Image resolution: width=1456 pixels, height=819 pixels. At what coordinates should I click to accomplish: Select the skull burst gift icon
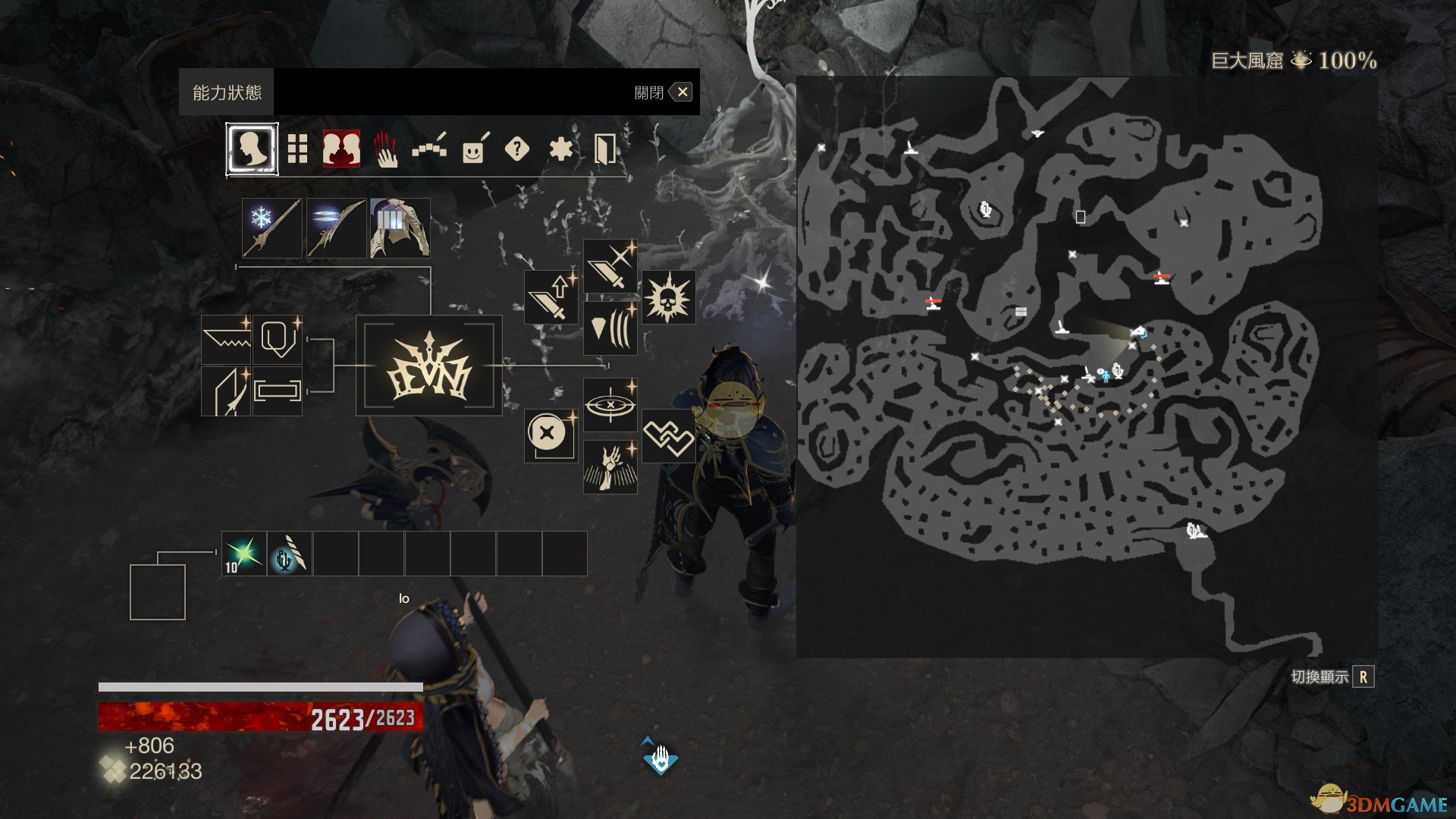pos(668,297)
